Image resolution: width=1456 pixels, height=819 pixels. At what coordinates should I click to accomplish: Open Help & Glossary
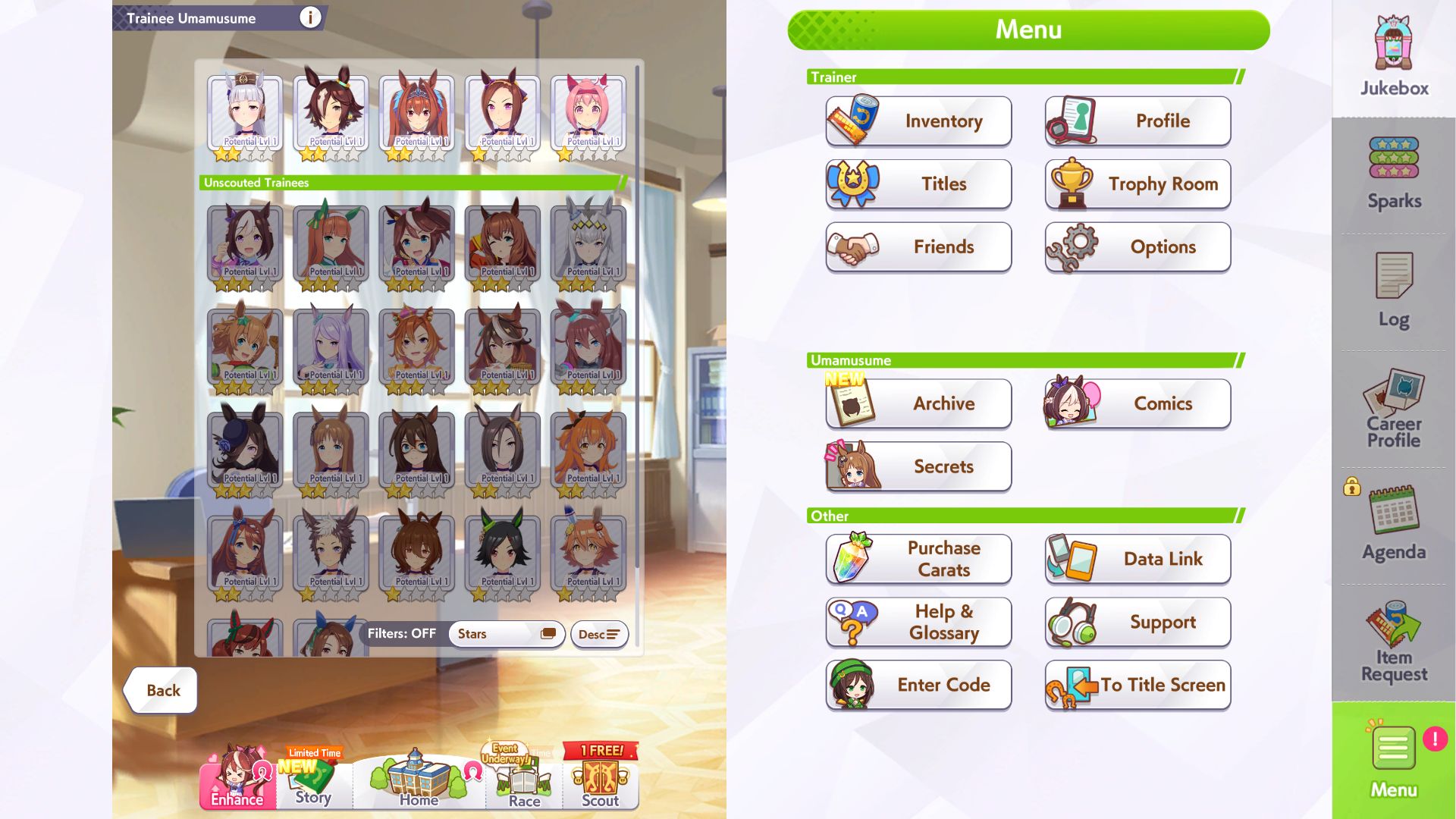tap(918, 622)
